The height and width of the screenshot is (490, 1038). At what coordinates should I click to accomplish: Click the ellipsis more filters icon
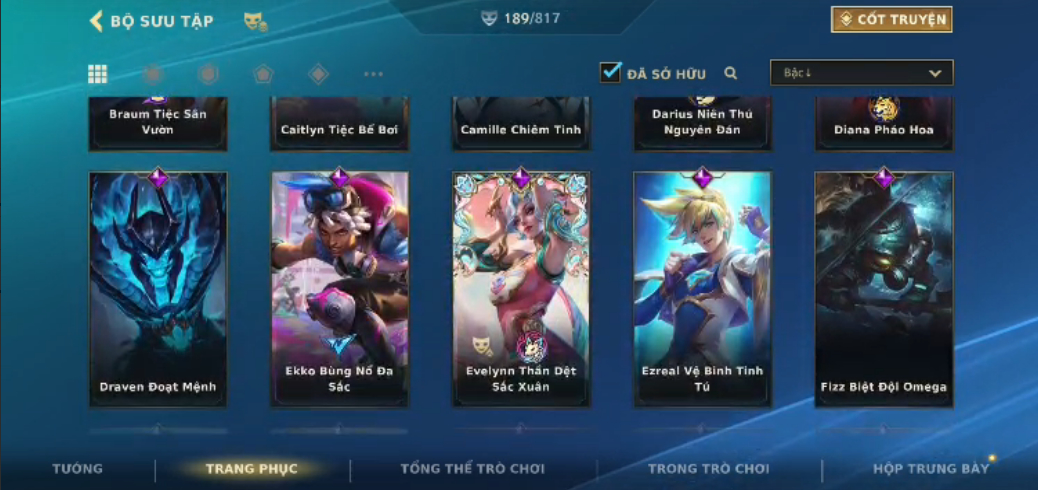pos(373,74)
